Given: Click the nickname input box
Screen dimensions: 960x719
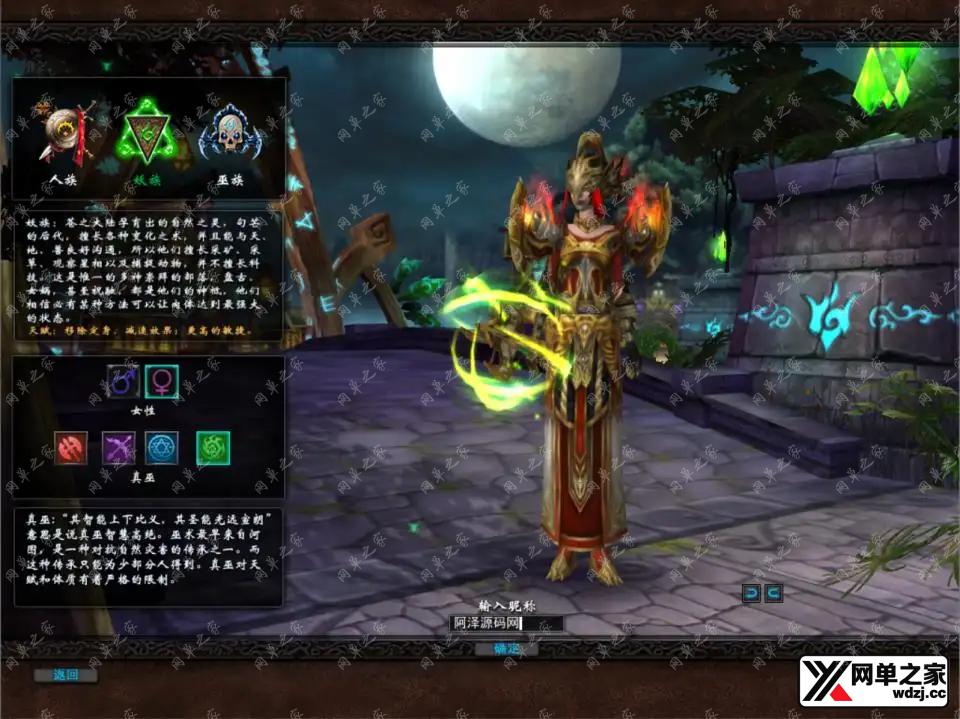Looking at the screenshot, I should point(506,624).
